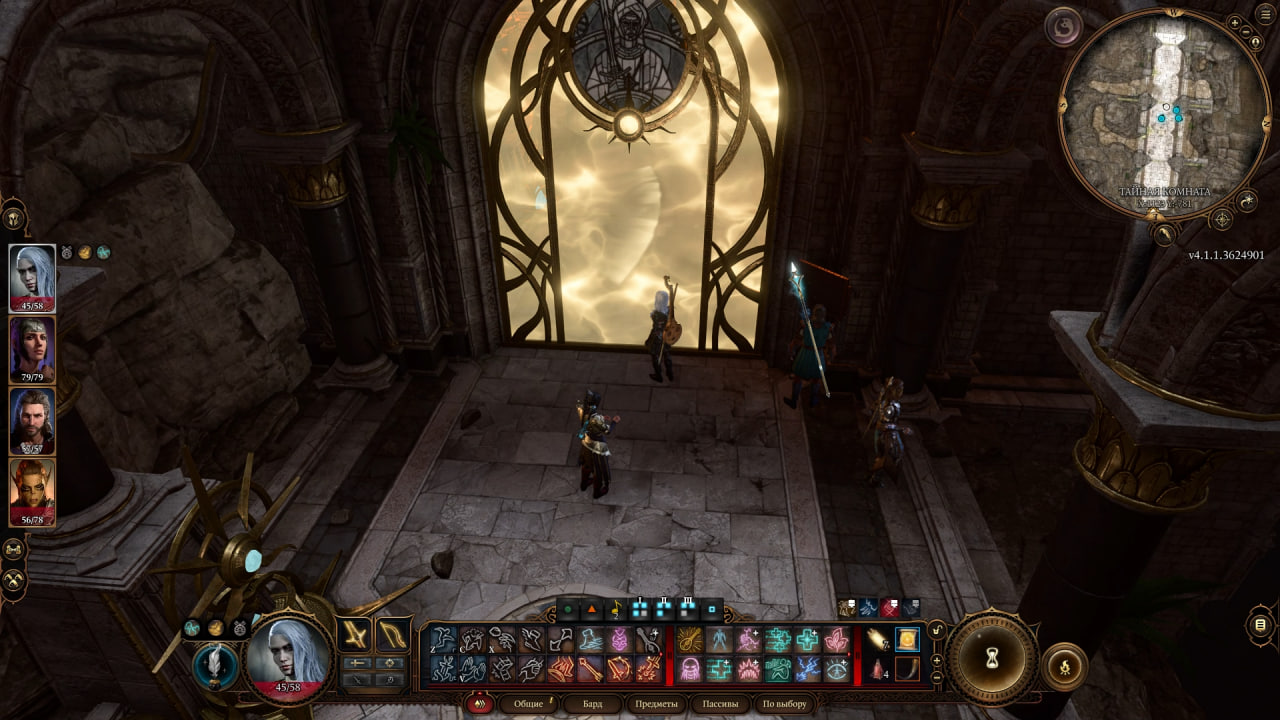Viewport: 1280px width, 720px height.
Task: Open the Бард hotbar tab
Action: (x=592, y=704)
